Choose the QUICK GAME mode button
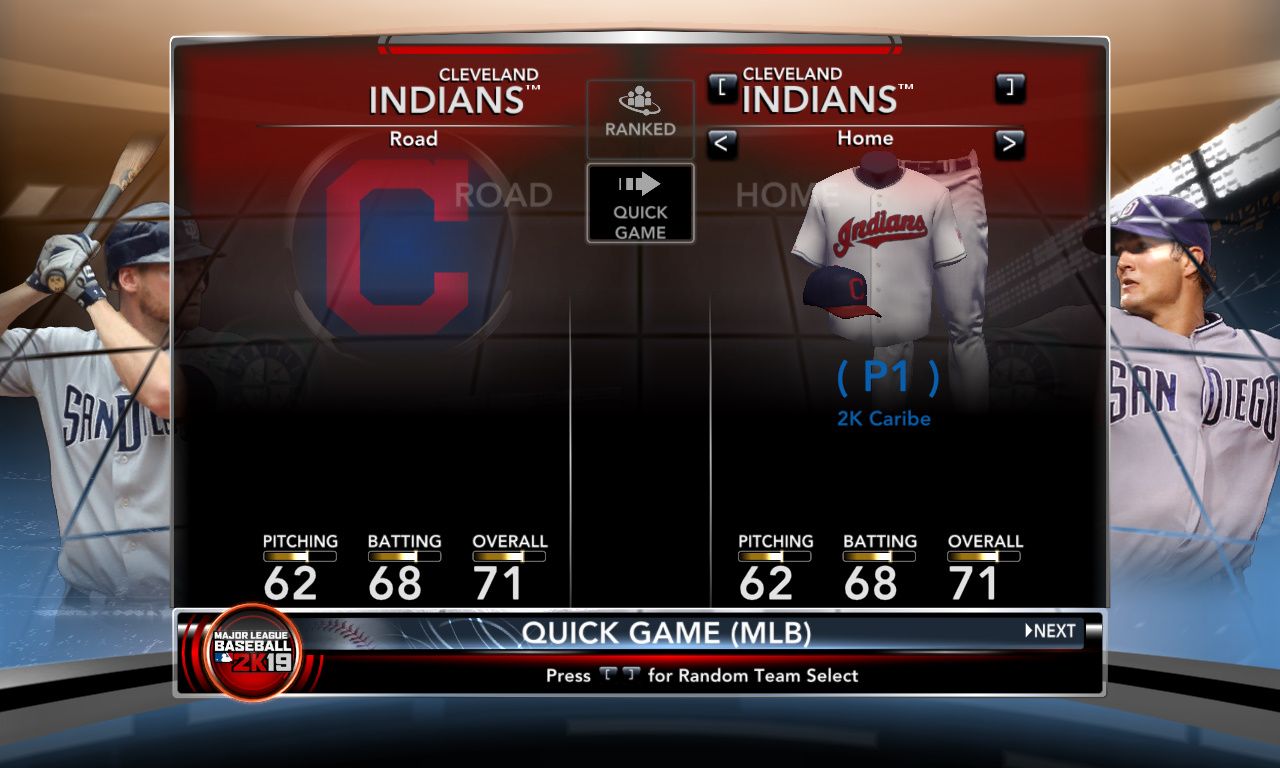The height and width of the screenshot is (768, 1280). 640,203
